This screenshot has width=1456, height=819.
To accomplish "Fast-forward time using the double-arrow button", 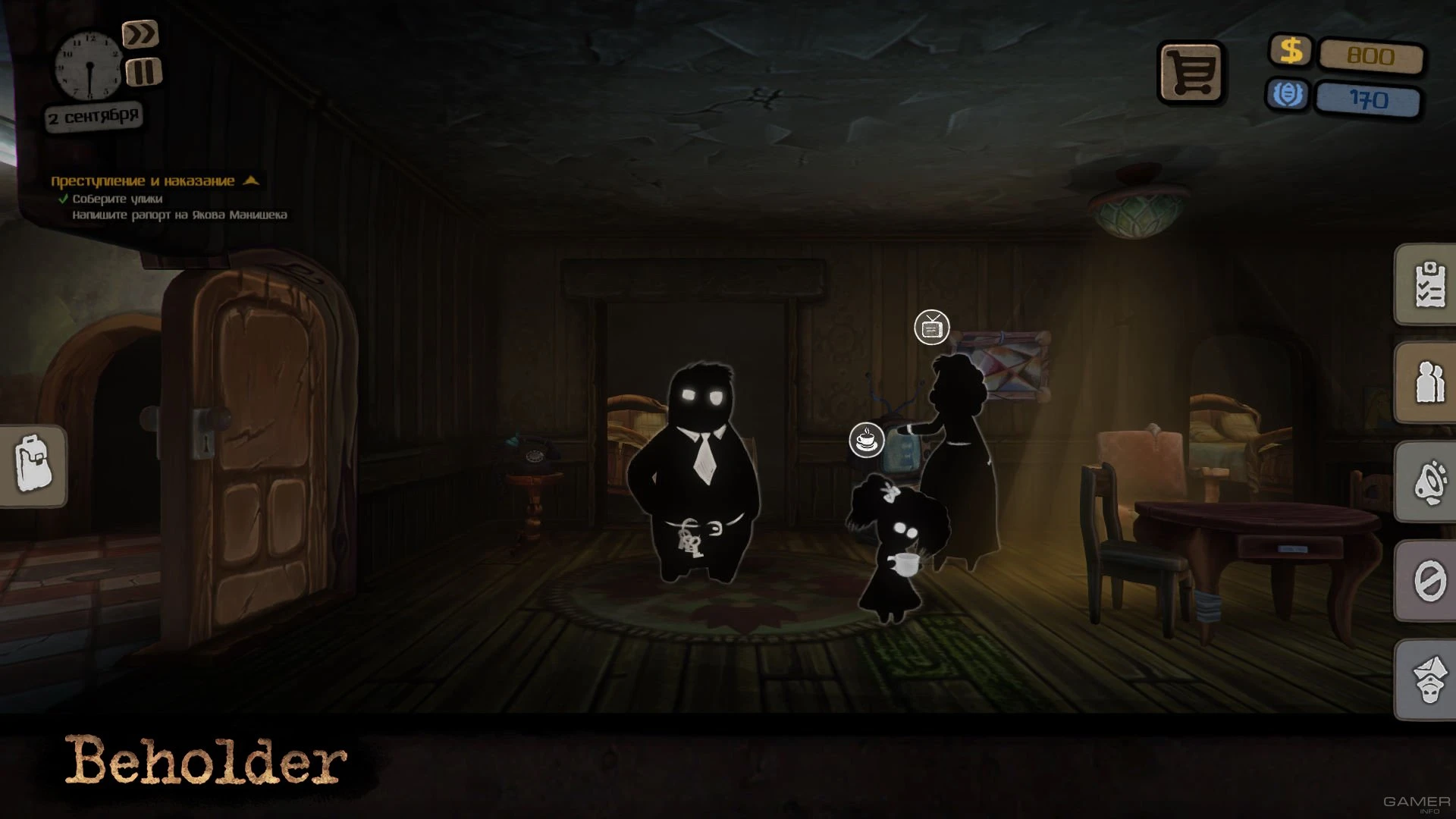I will coord(142,35).
